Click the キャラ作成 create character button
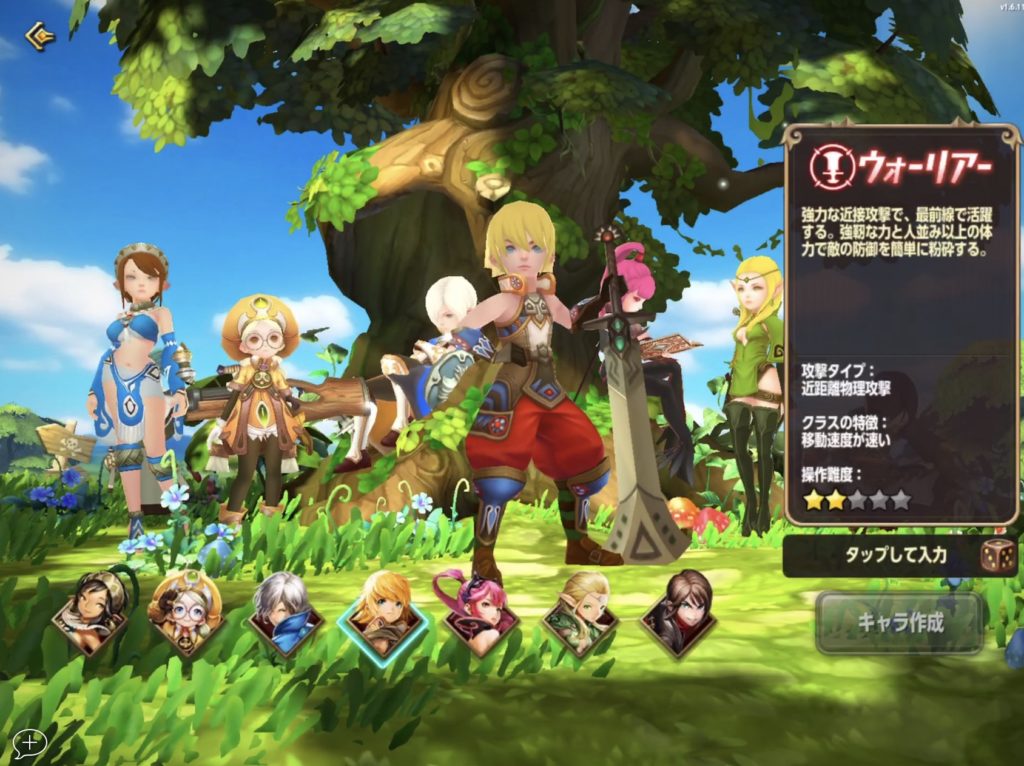The image size is (1024, 766). 900,622
